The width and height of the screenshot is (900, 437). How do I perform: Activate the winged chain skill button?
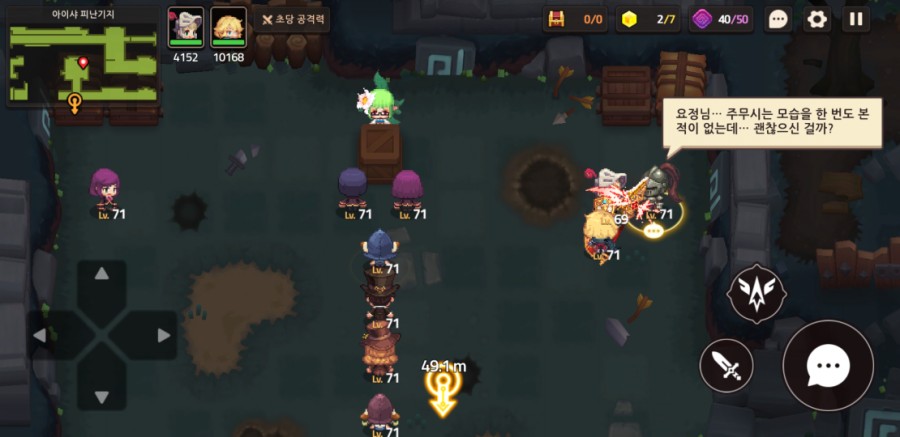tap(757, 292)
